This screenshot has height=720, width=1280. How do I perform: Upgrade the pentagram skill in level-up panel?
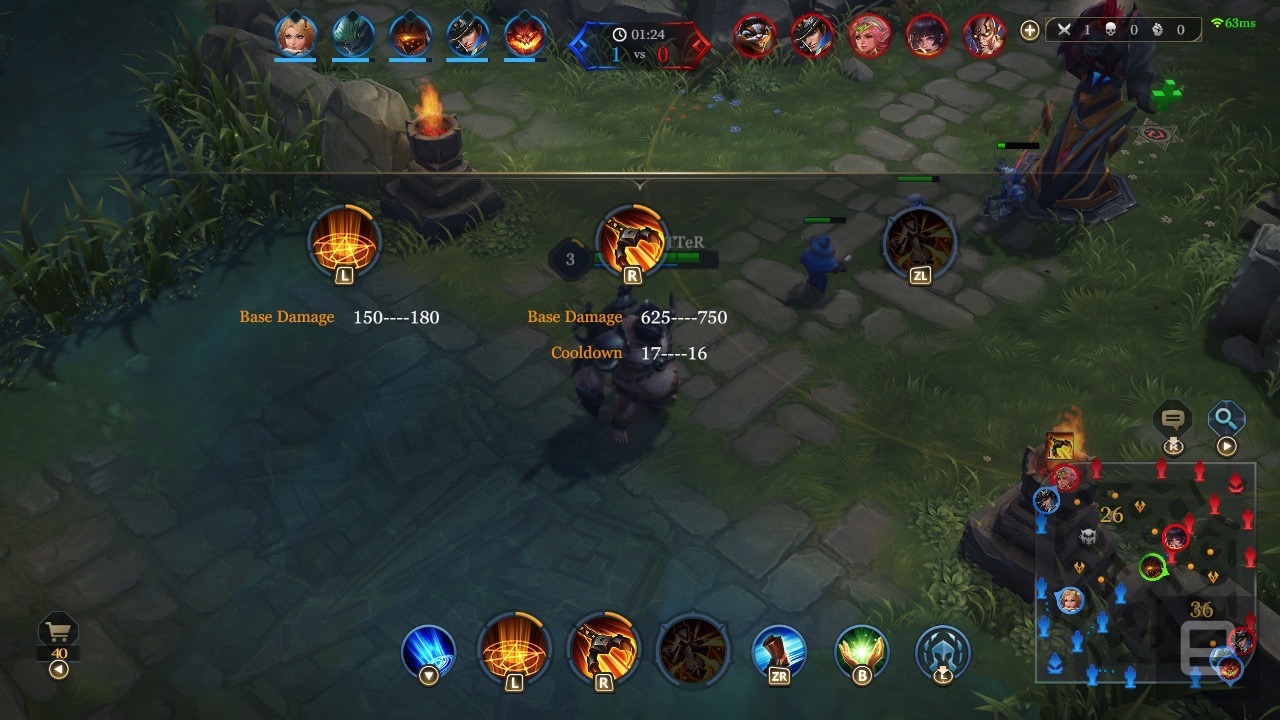[x=344, y=241]
